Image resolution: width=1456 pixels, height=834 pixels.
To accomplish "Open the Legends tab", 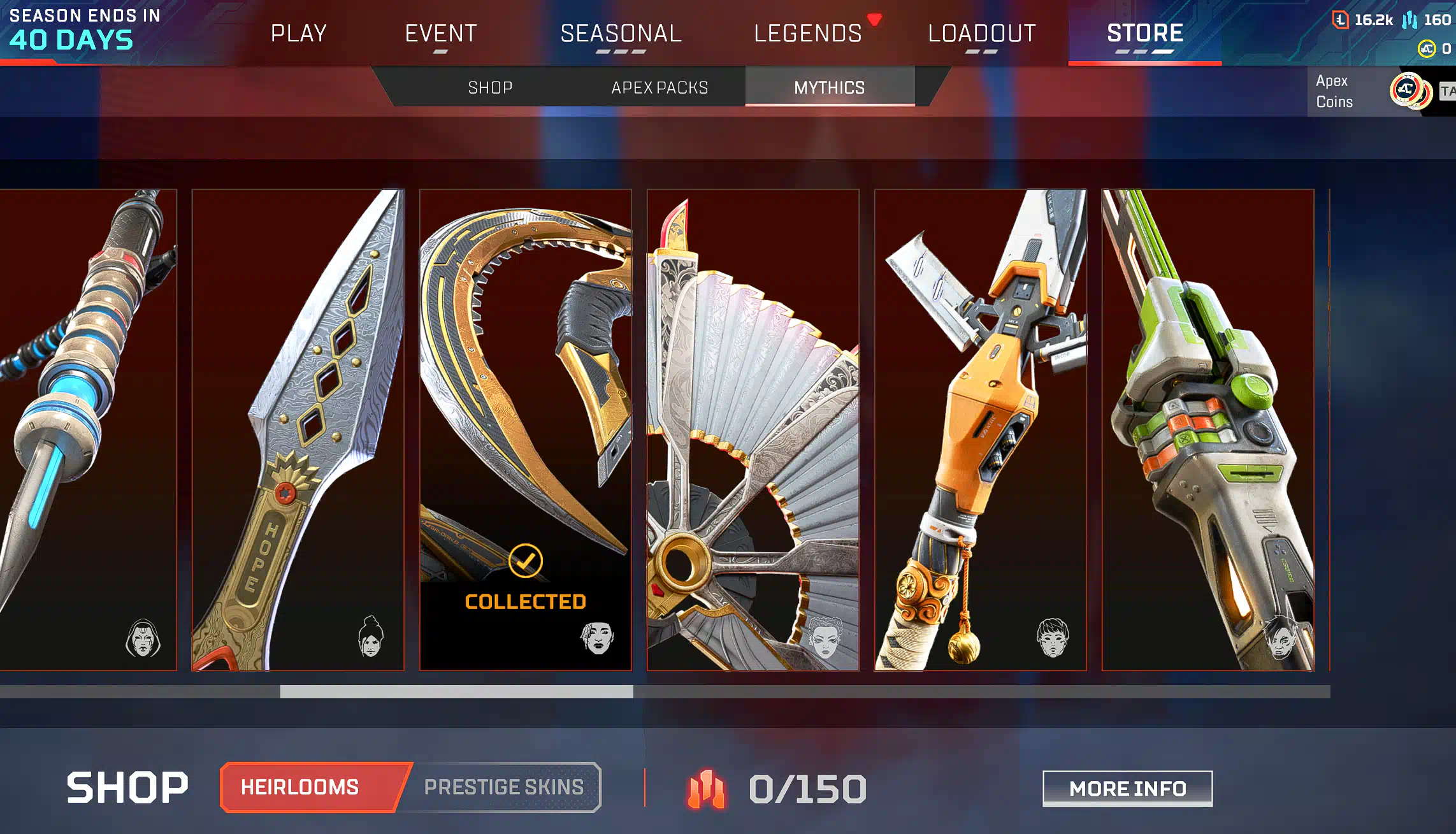I will (807, 33).
